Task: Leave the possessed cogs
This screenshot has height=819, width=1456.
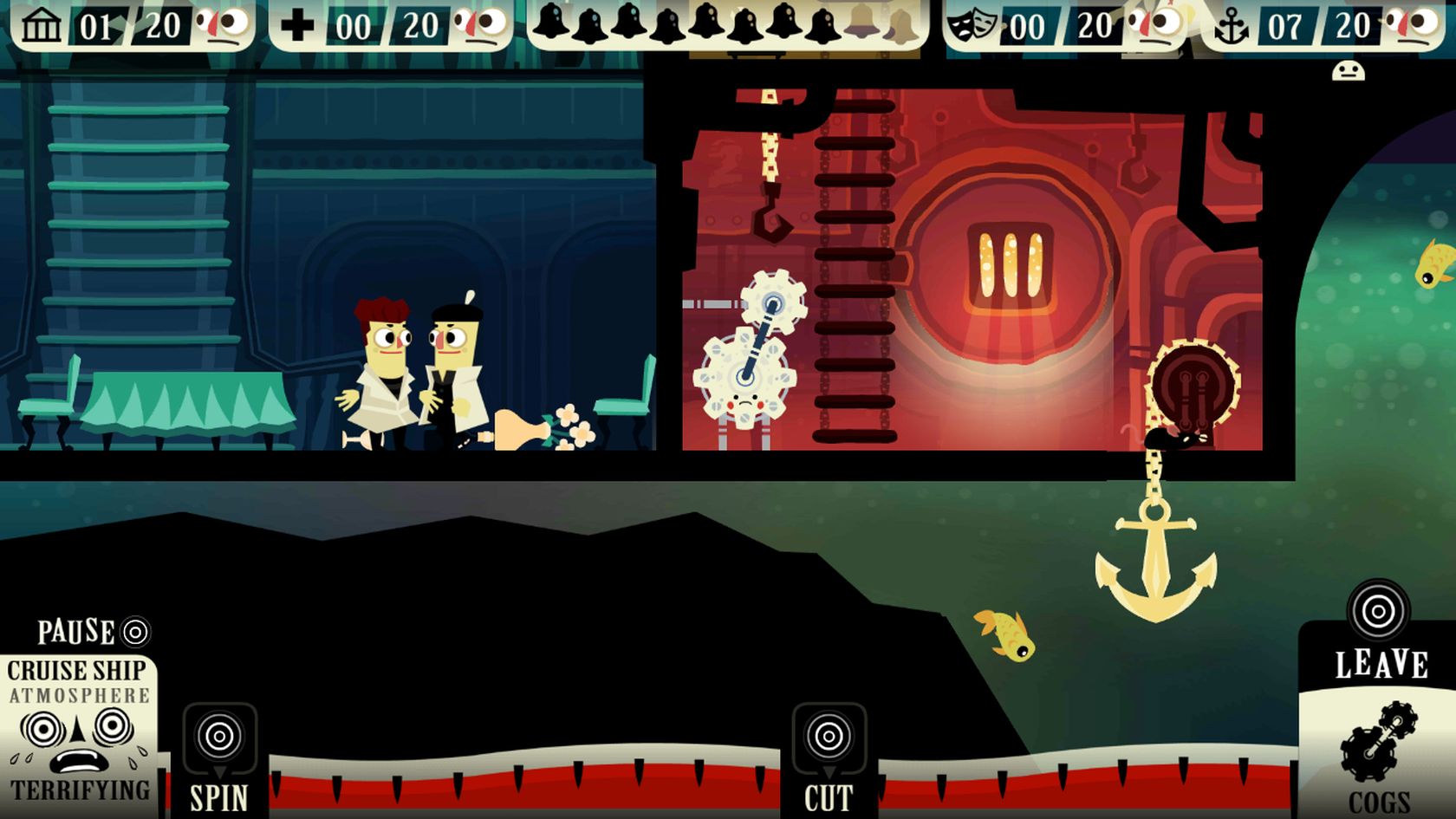Action: pos(1378,612)
